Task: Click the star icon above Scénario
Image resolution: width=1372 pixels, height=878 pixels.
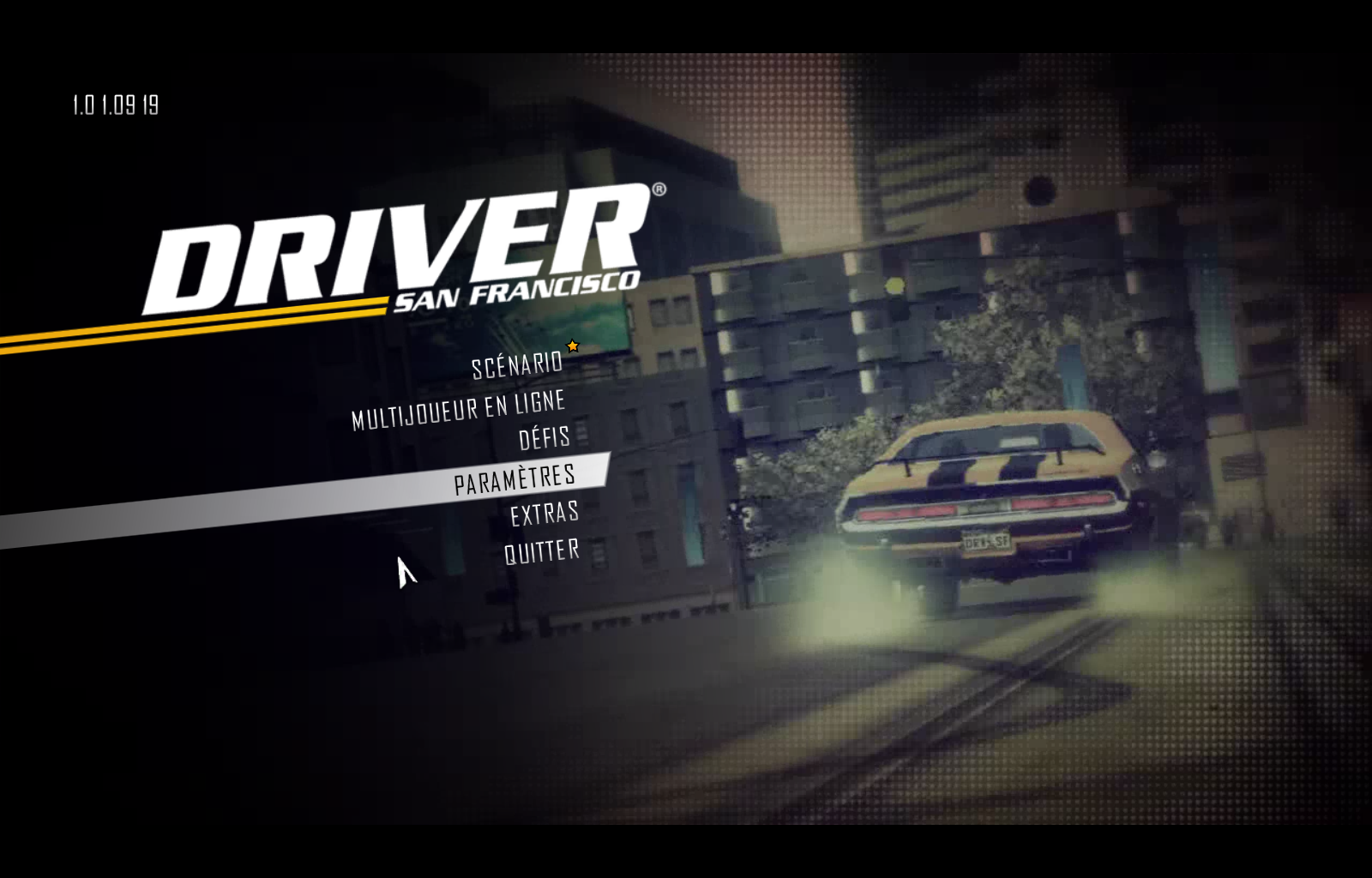Action: 571,346
